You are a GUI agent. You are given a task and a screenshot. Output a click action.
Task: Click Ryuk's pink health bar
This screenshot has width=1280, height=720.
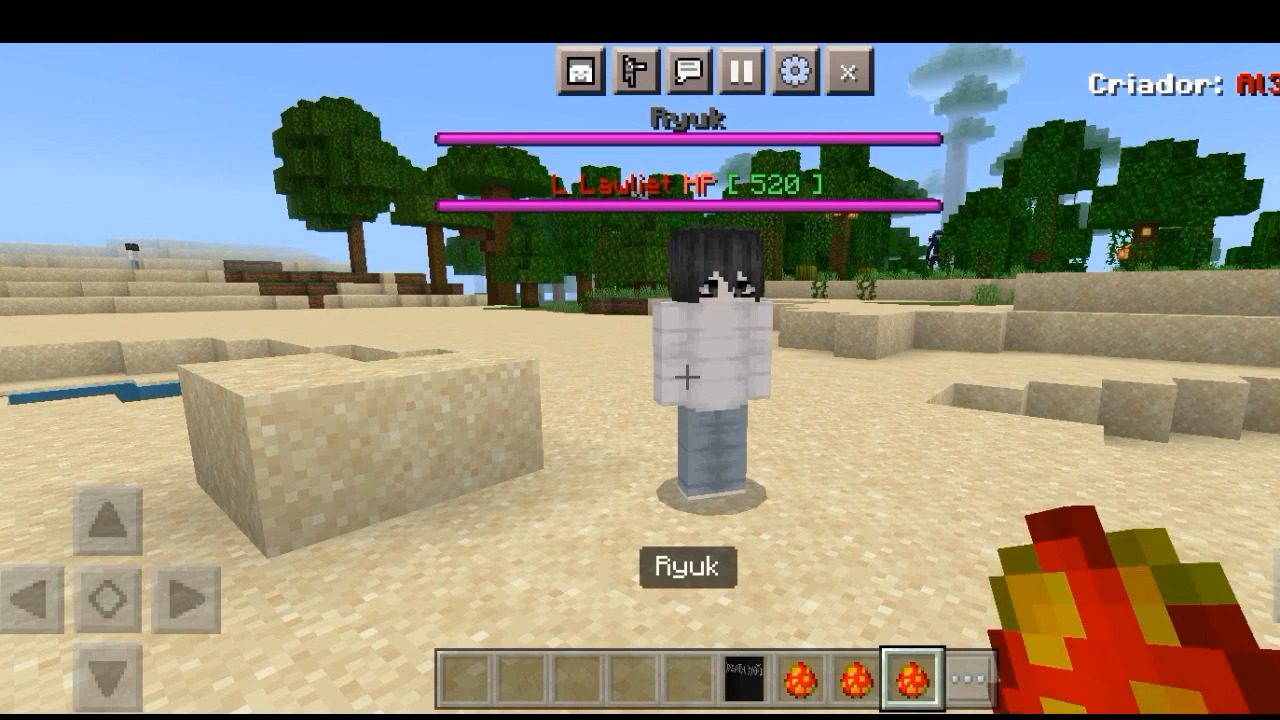point(687,137)
